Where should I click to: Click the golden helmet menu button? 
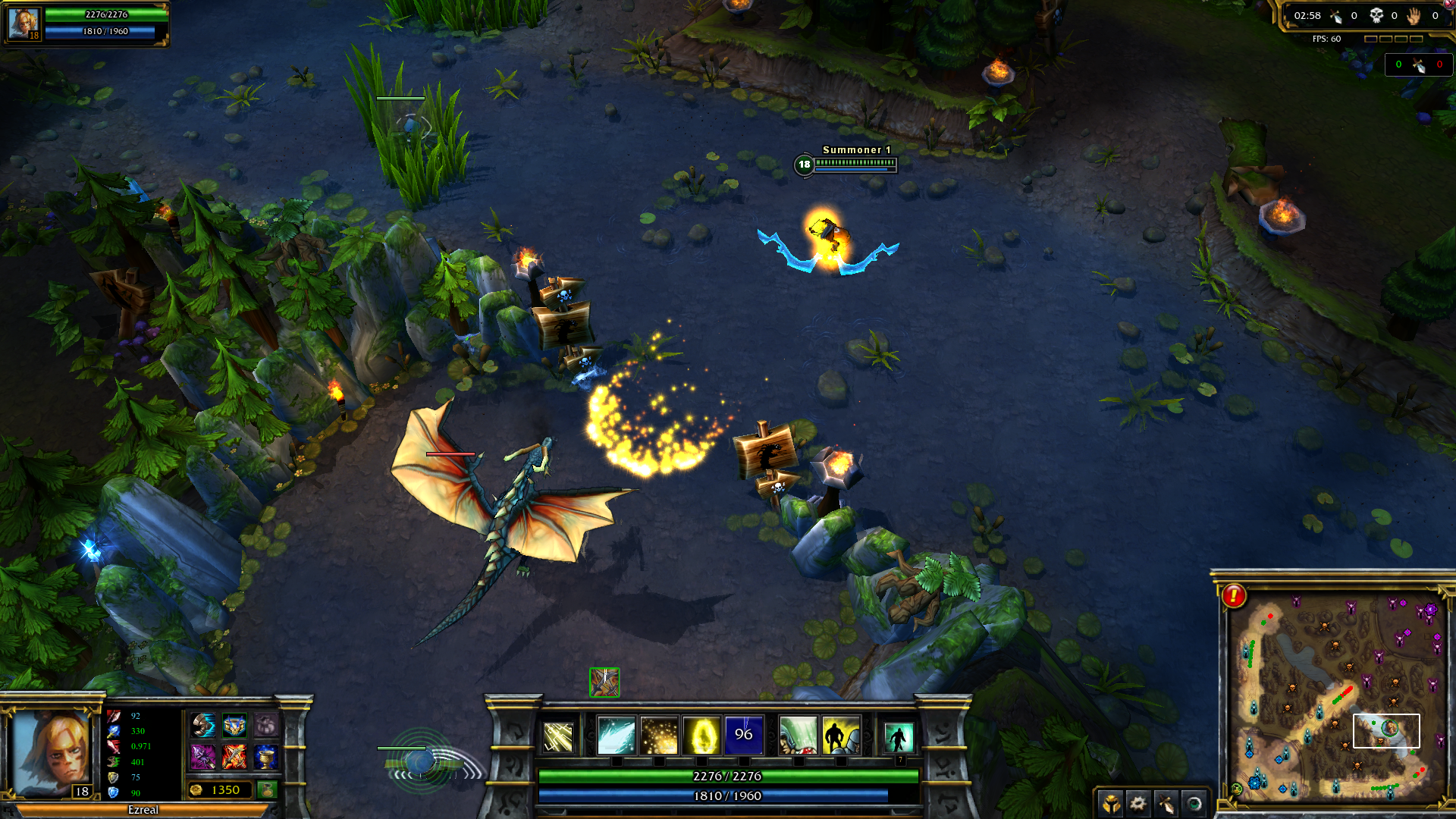[x=1111, y=802]
